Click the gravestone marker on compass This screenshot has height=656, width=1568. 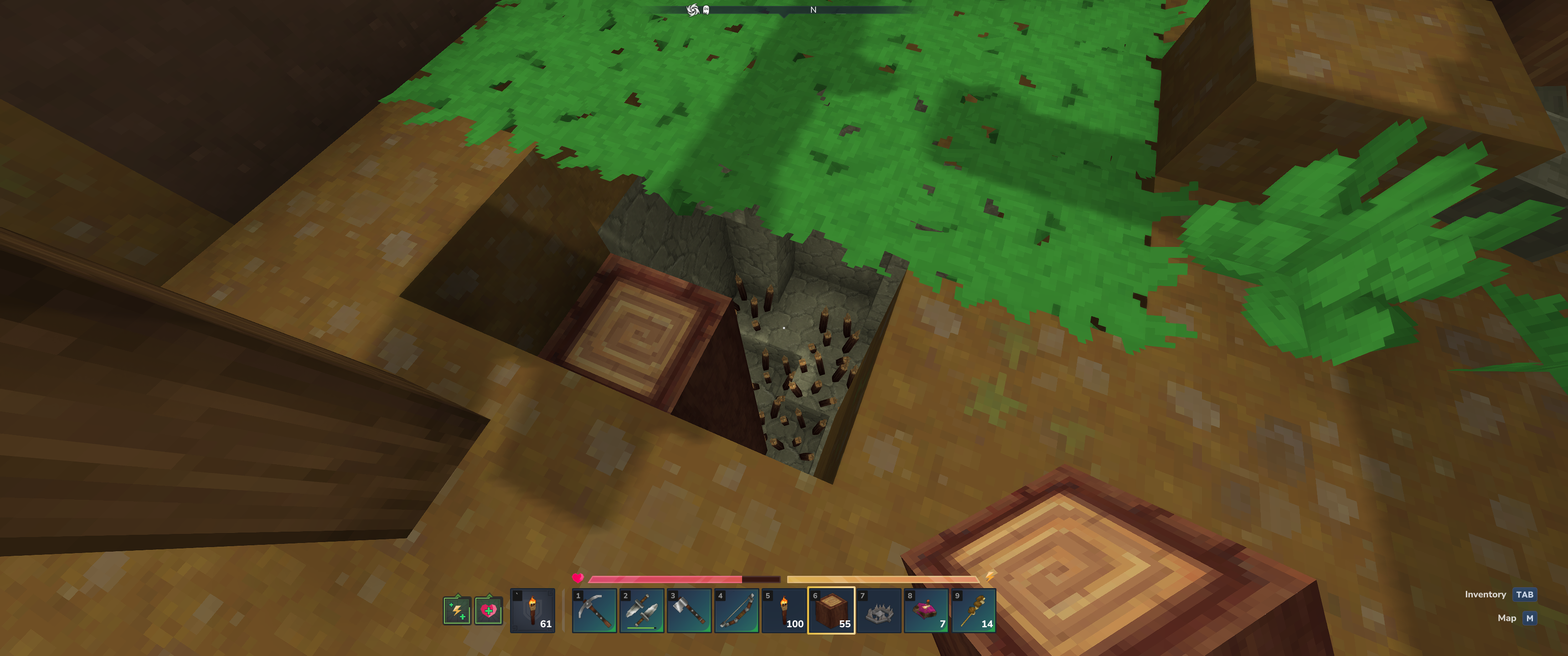click(x=706, y=10)
